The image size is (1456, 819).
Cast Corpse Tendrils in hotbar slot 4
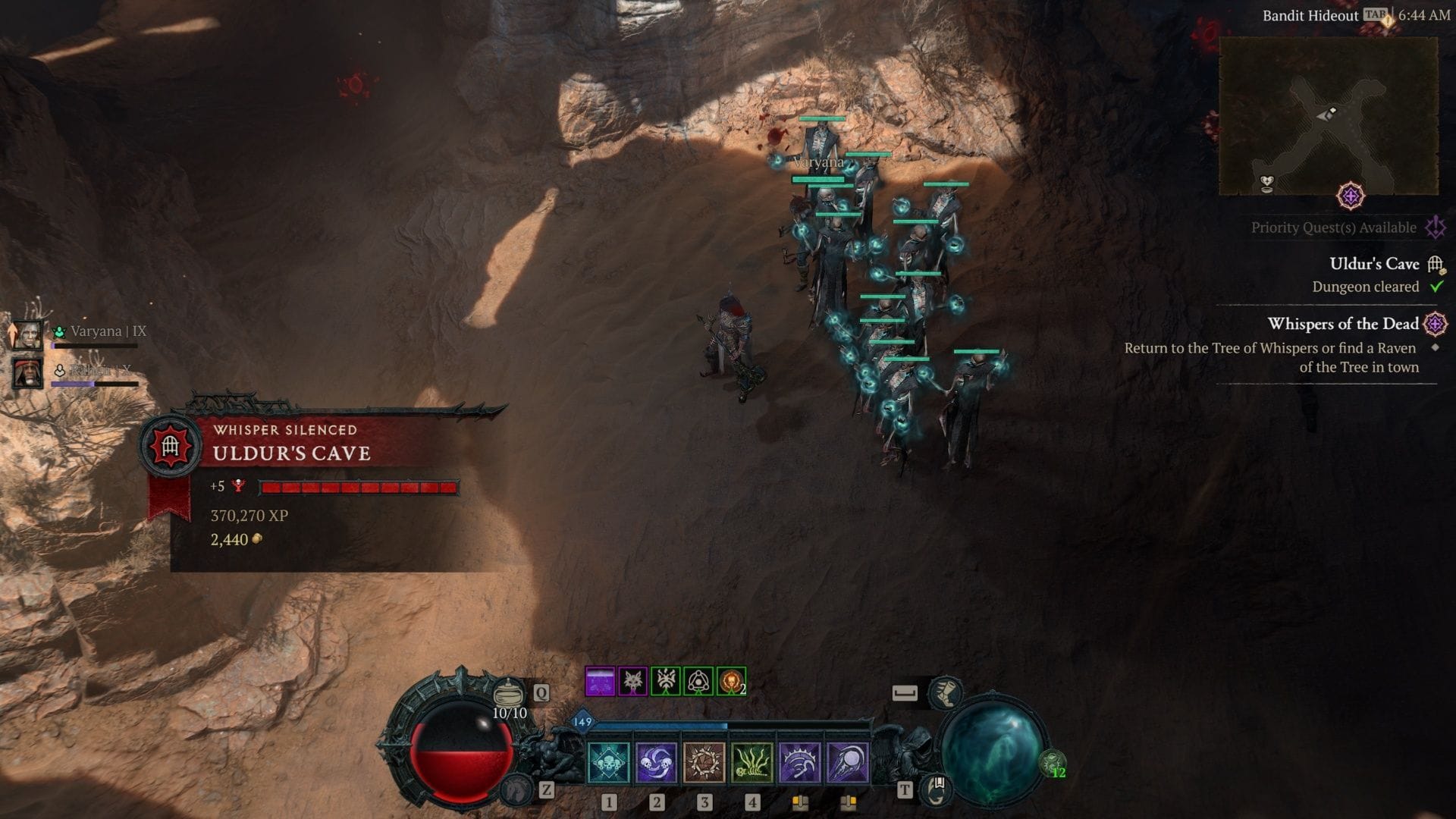[x=752, y=764]
